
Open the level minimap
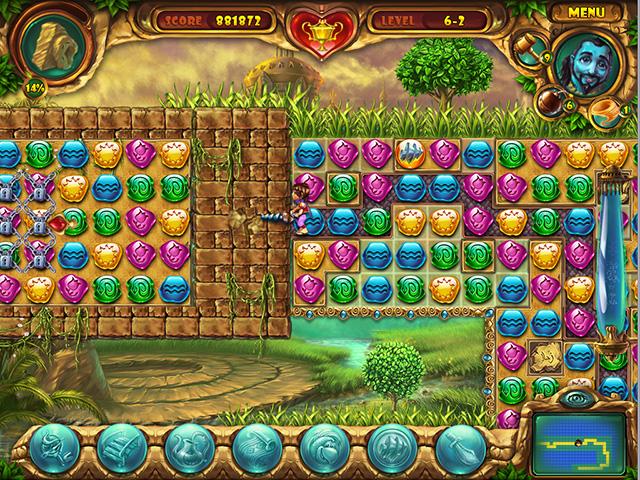(x=580, y=434)
